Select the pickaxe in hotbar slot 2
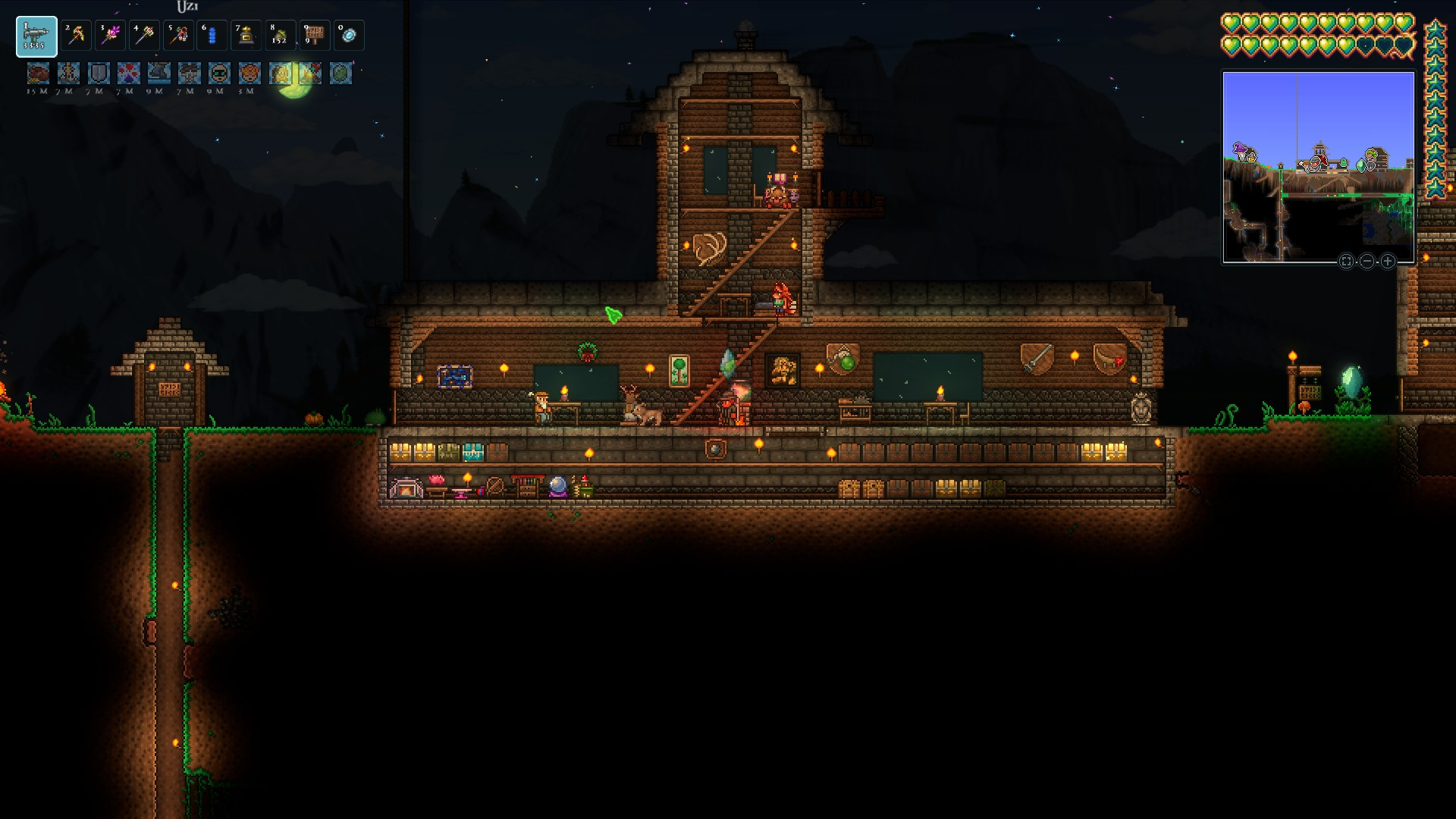 pyautogui.click(x=76, y=36)
